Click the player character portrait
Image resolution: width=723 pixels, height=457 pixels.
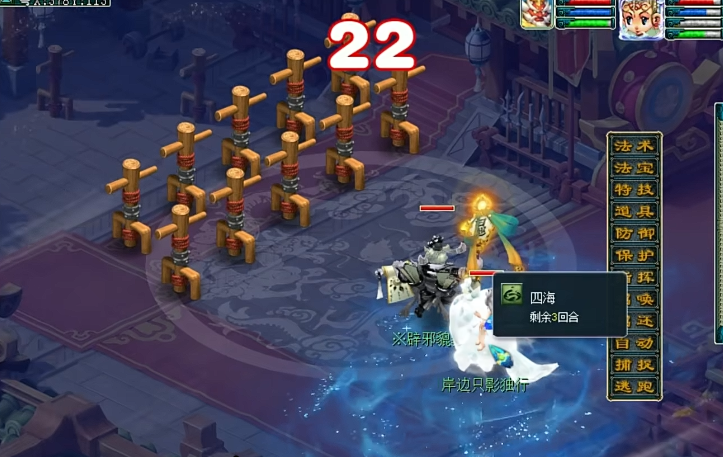638,18
